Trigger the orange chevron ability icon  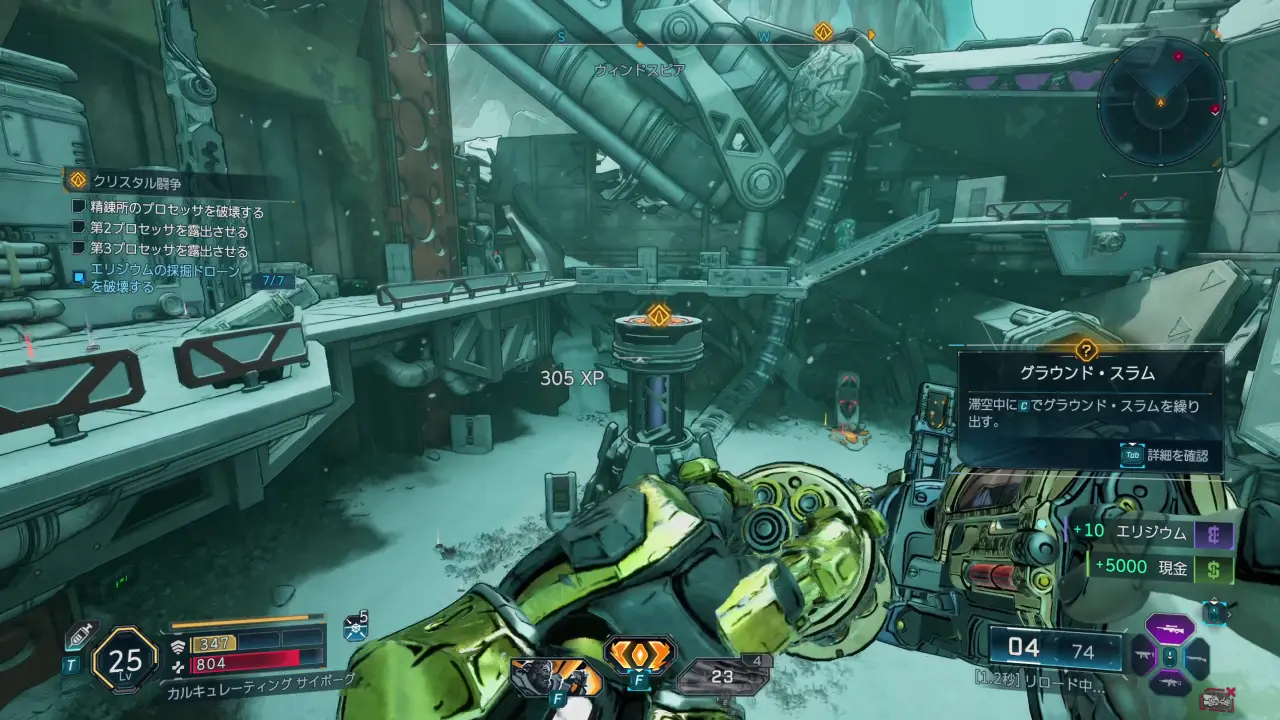(x=640, y=656)
